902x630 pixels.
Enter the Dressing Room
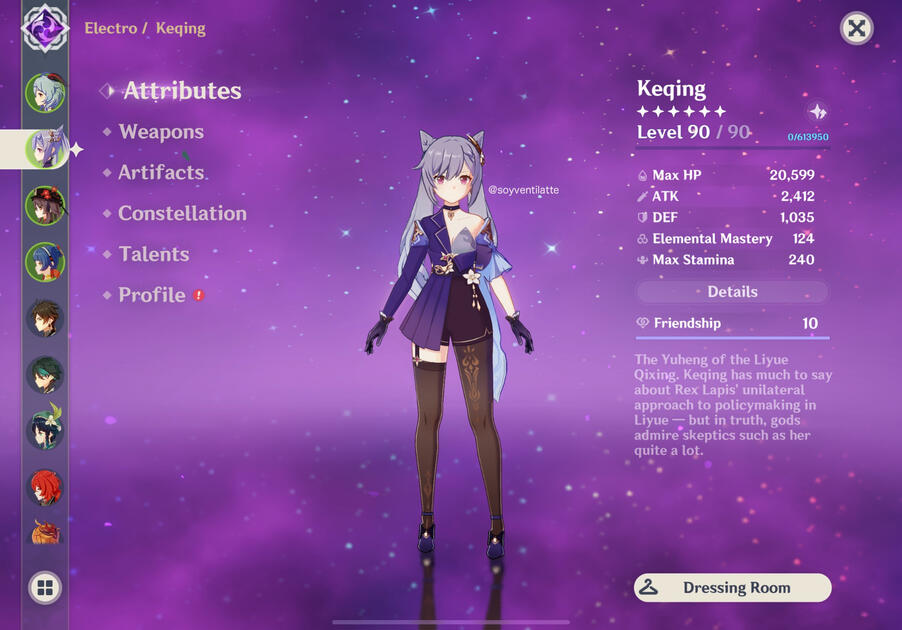pyautogui.click(x=732, y=588)
